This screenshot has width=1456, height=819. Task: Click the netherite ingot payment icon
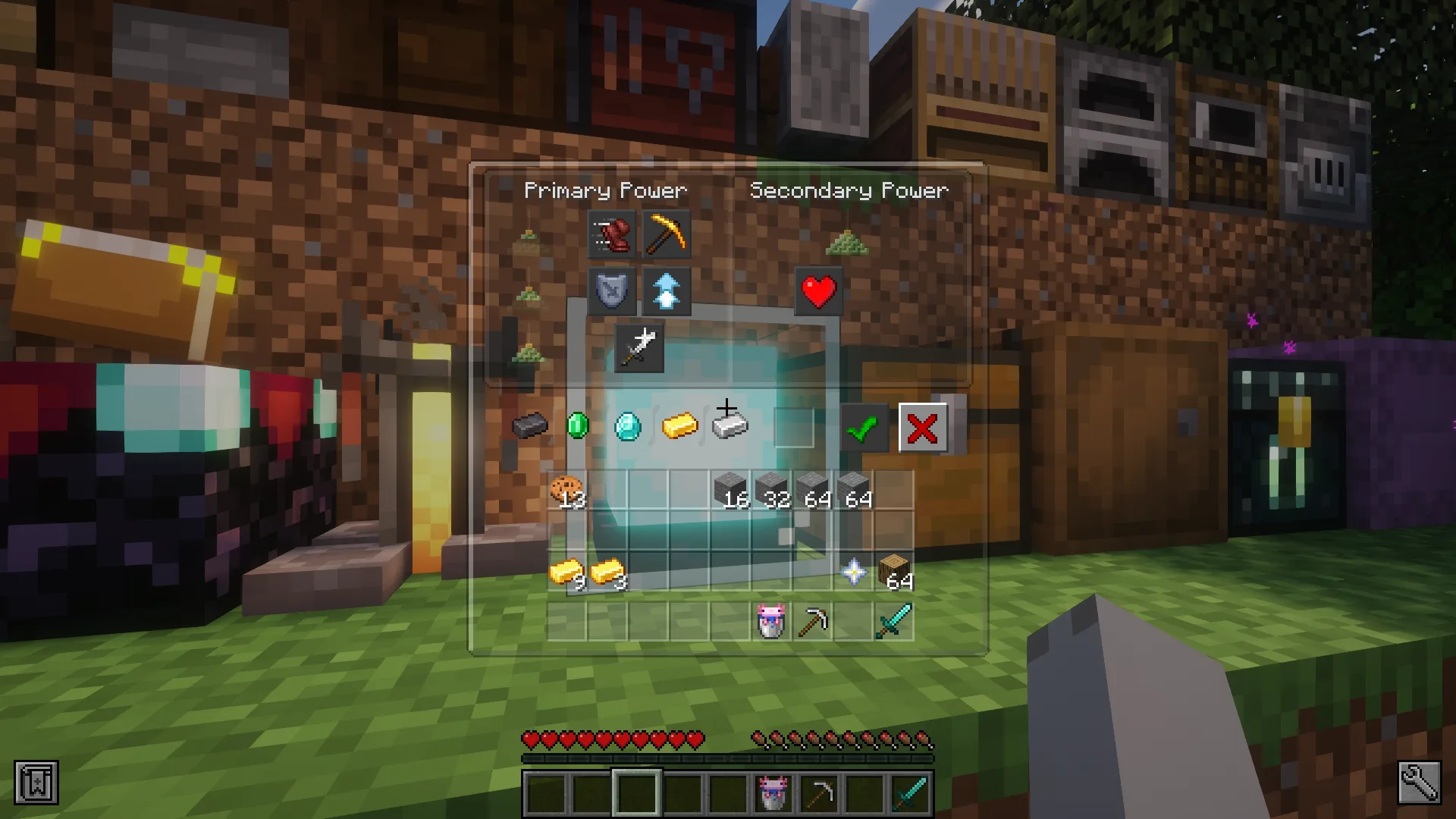pyautogui.click(x=529, y=426)
